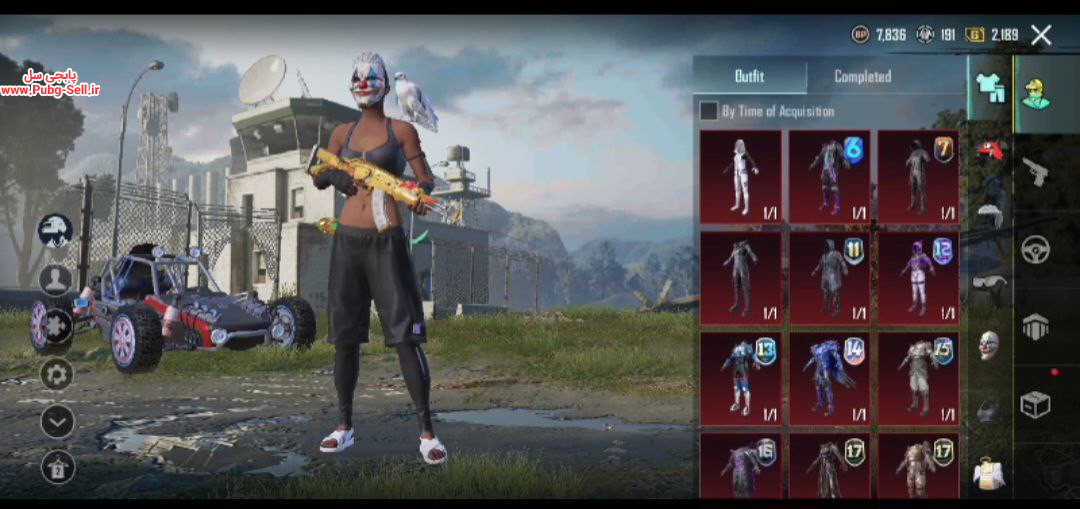Open the Completed tab
Screen dimensions: 1080x509
pos(862,76)
